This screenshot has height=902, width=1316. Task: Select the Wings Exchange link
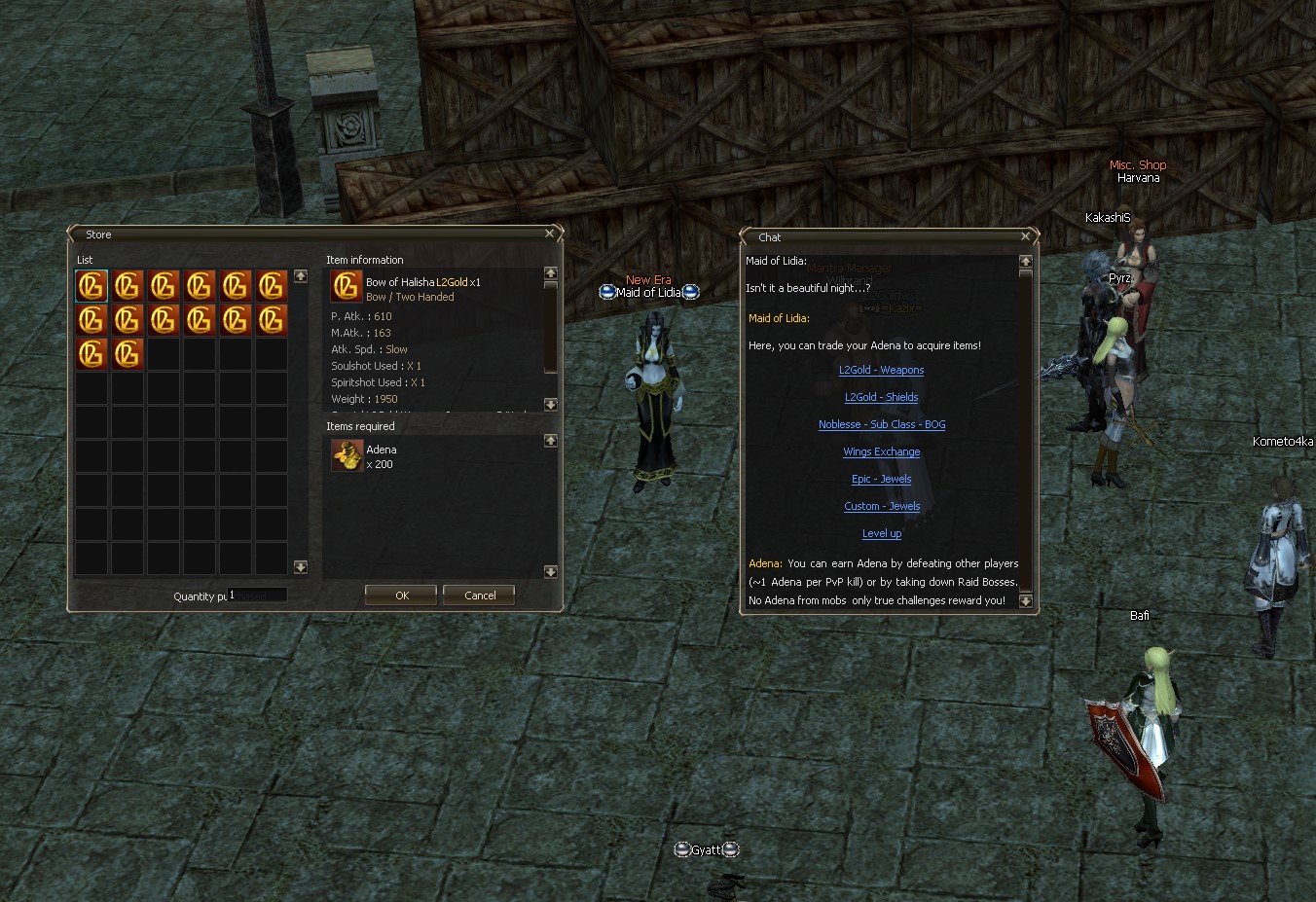(882, 451)
